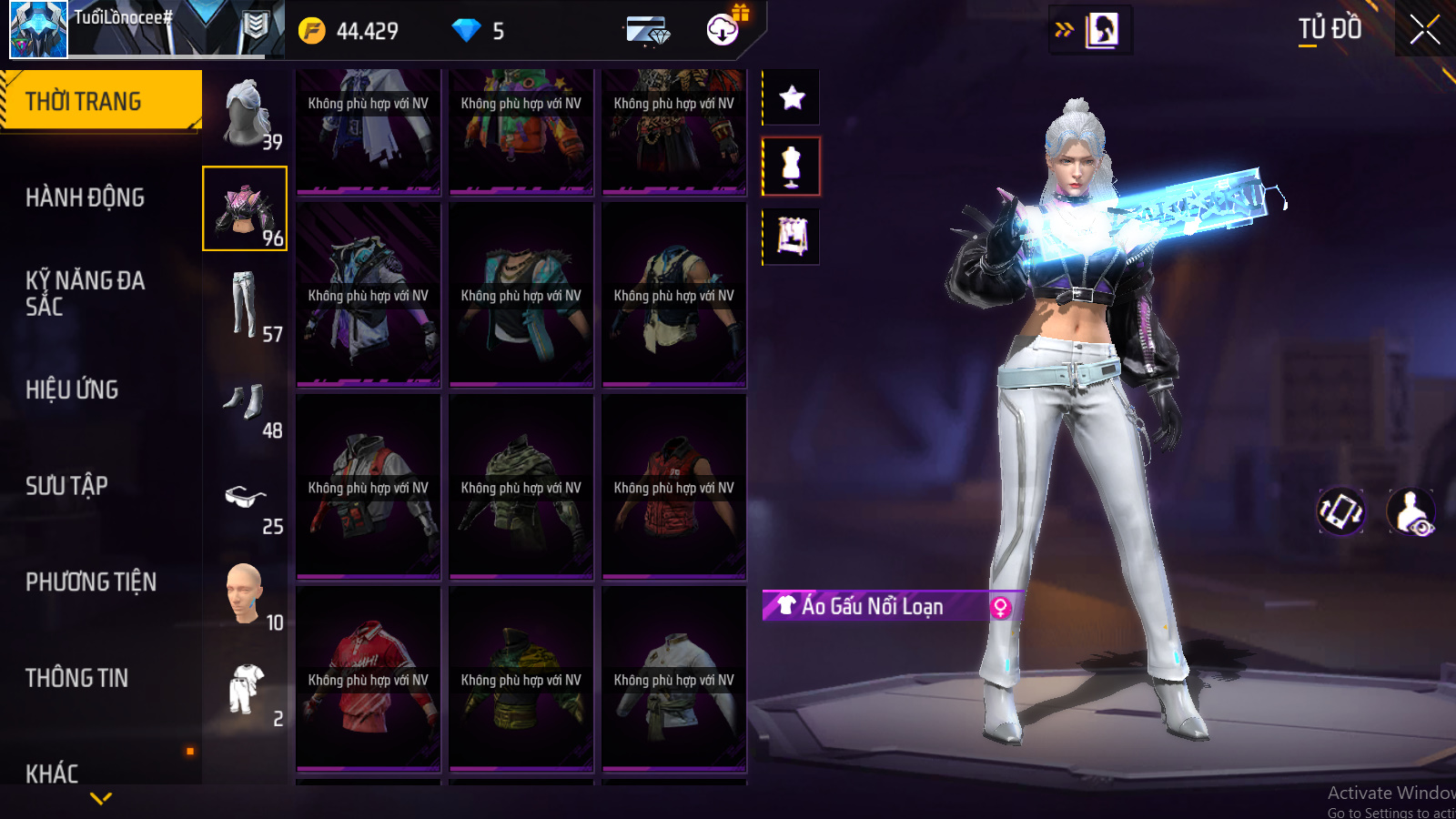
Task: Close the wardrobe with the X button
Action: click(x=1425, y=30)
